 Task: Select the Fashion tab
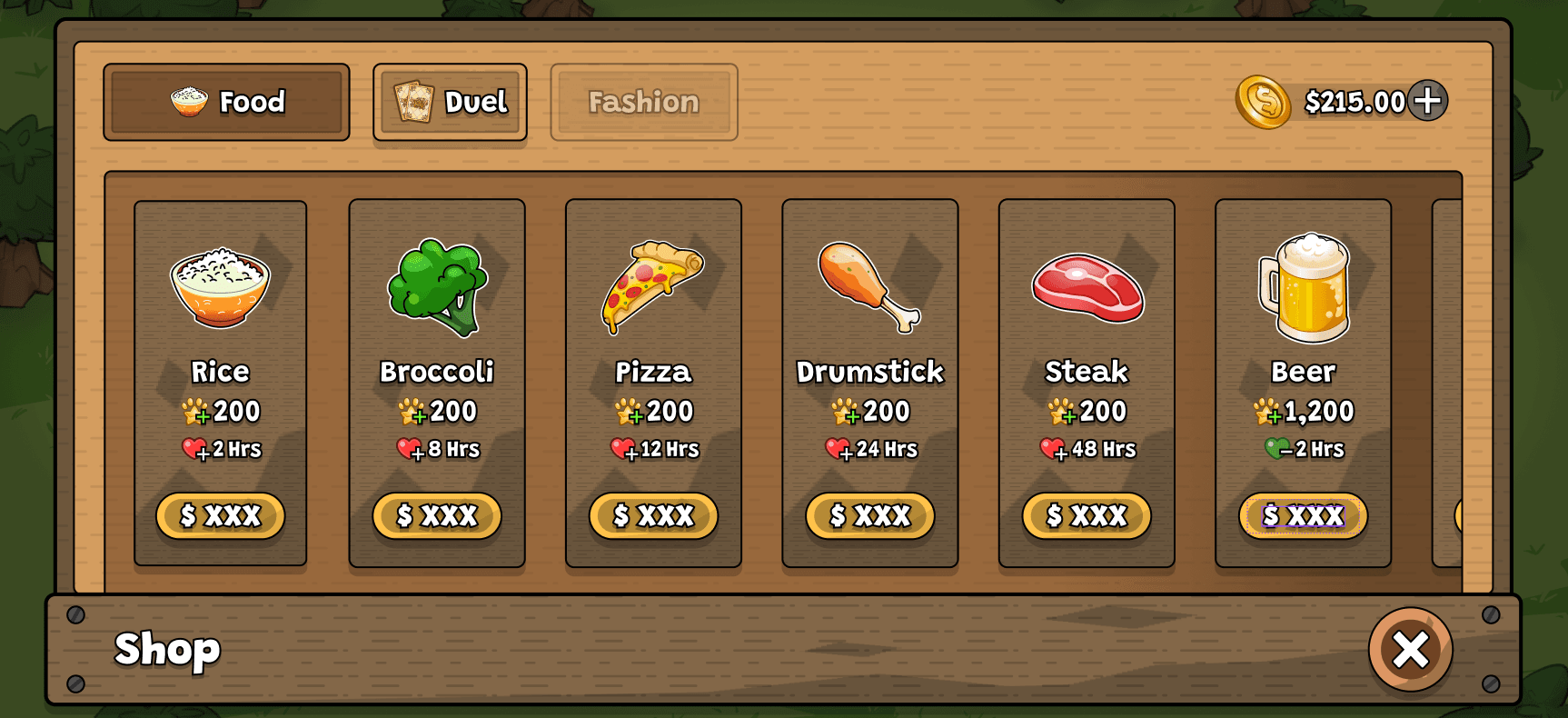(643, 102)
